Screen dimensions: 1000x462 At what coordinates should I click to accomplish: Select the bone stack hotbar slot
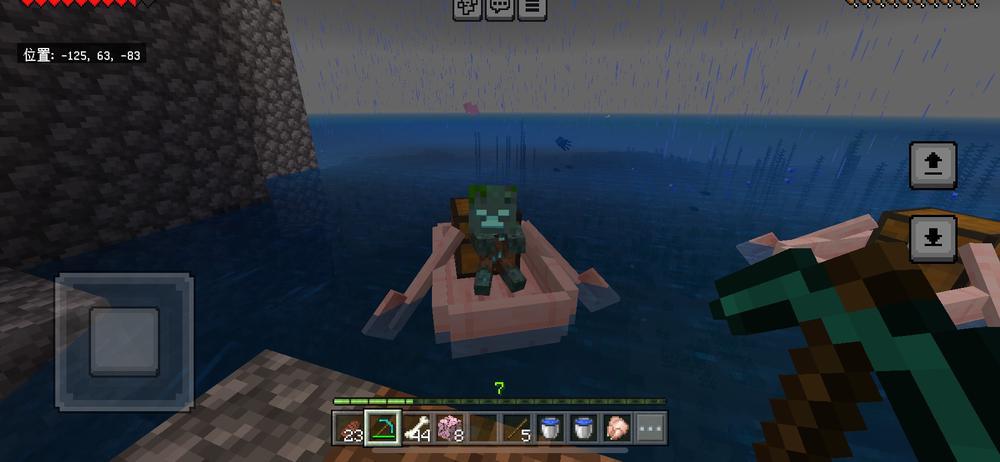coord(417,427)
